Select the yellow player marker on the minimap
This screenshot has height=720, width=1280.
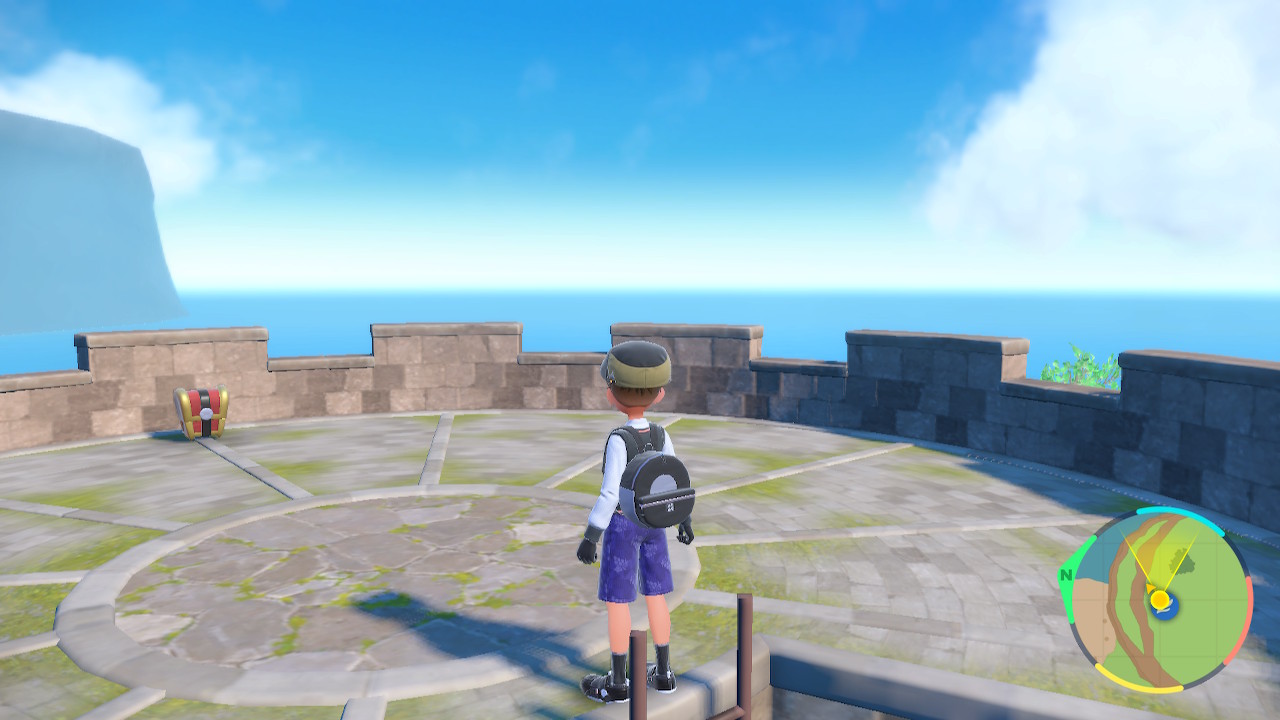[1159, 599]
